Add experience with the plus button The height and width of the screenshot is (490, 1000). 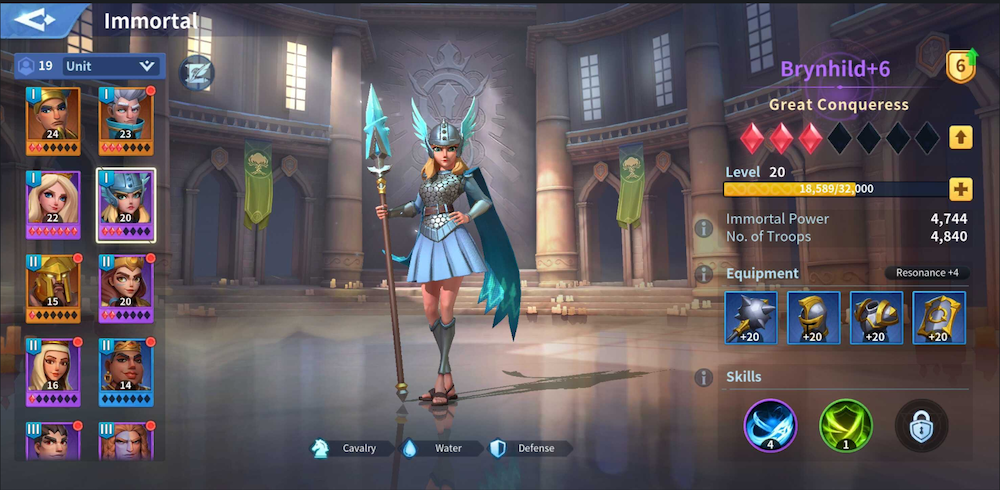click(961, 188)
